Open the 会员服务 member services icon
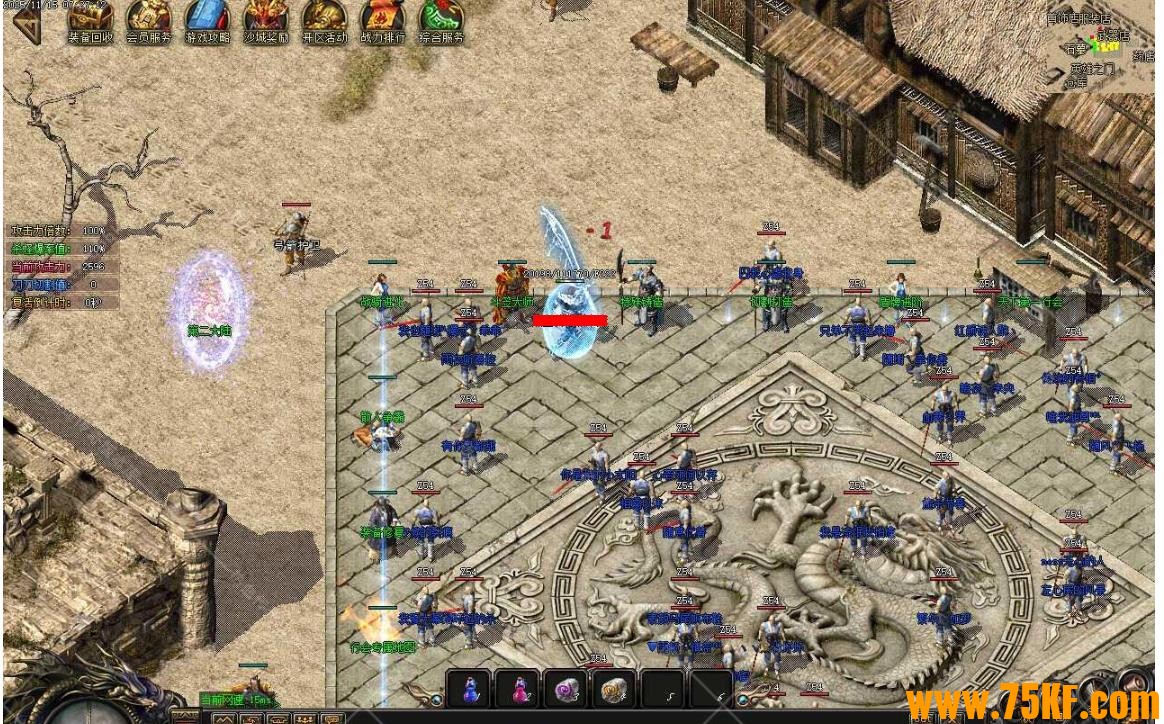The height and width of the screenshot is (724, 1164). (x=148, y=20)
